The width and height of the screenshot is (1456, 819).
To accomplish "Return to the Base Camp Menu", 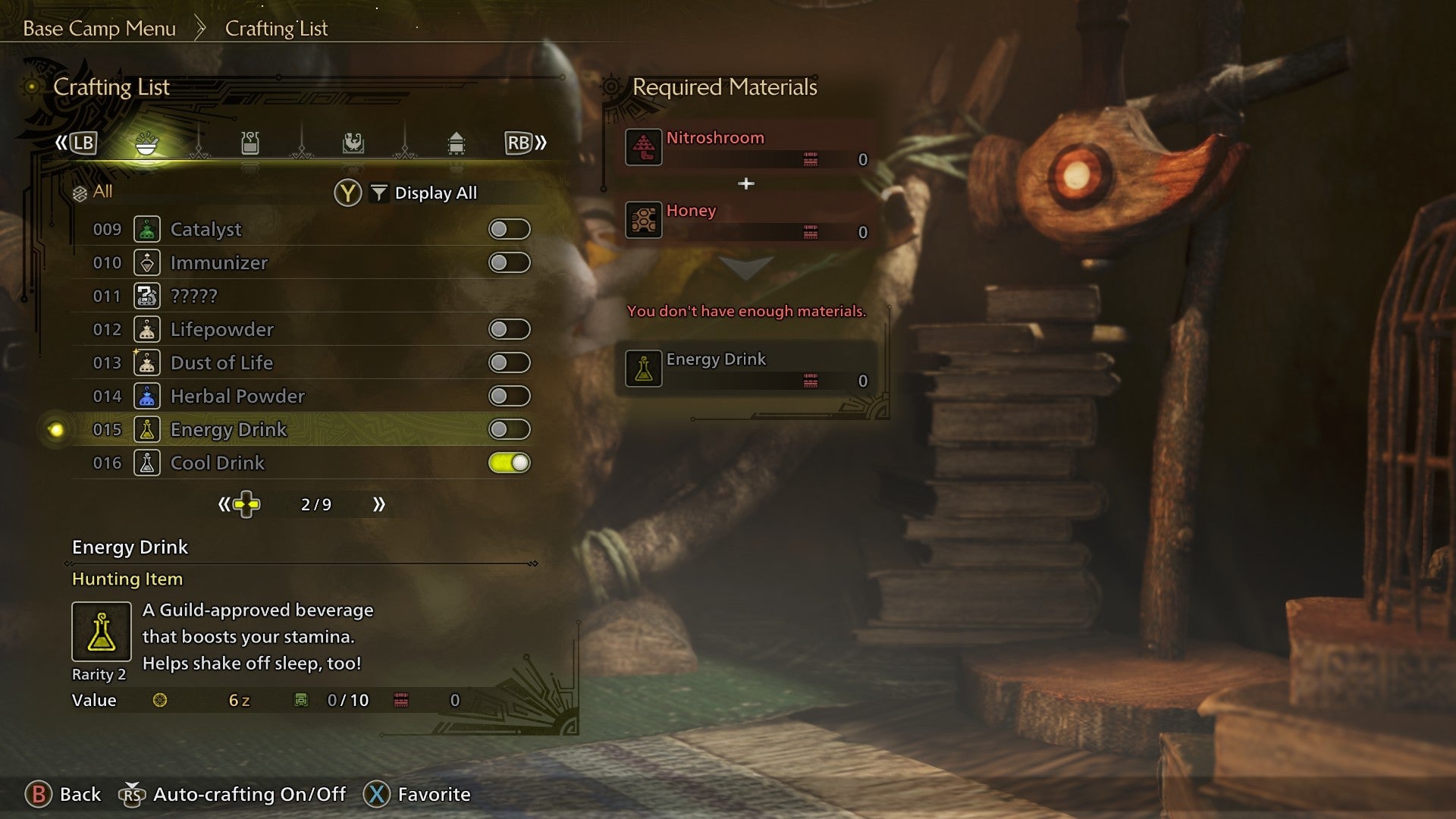I will pyautogui.click(x=99, y=28).
